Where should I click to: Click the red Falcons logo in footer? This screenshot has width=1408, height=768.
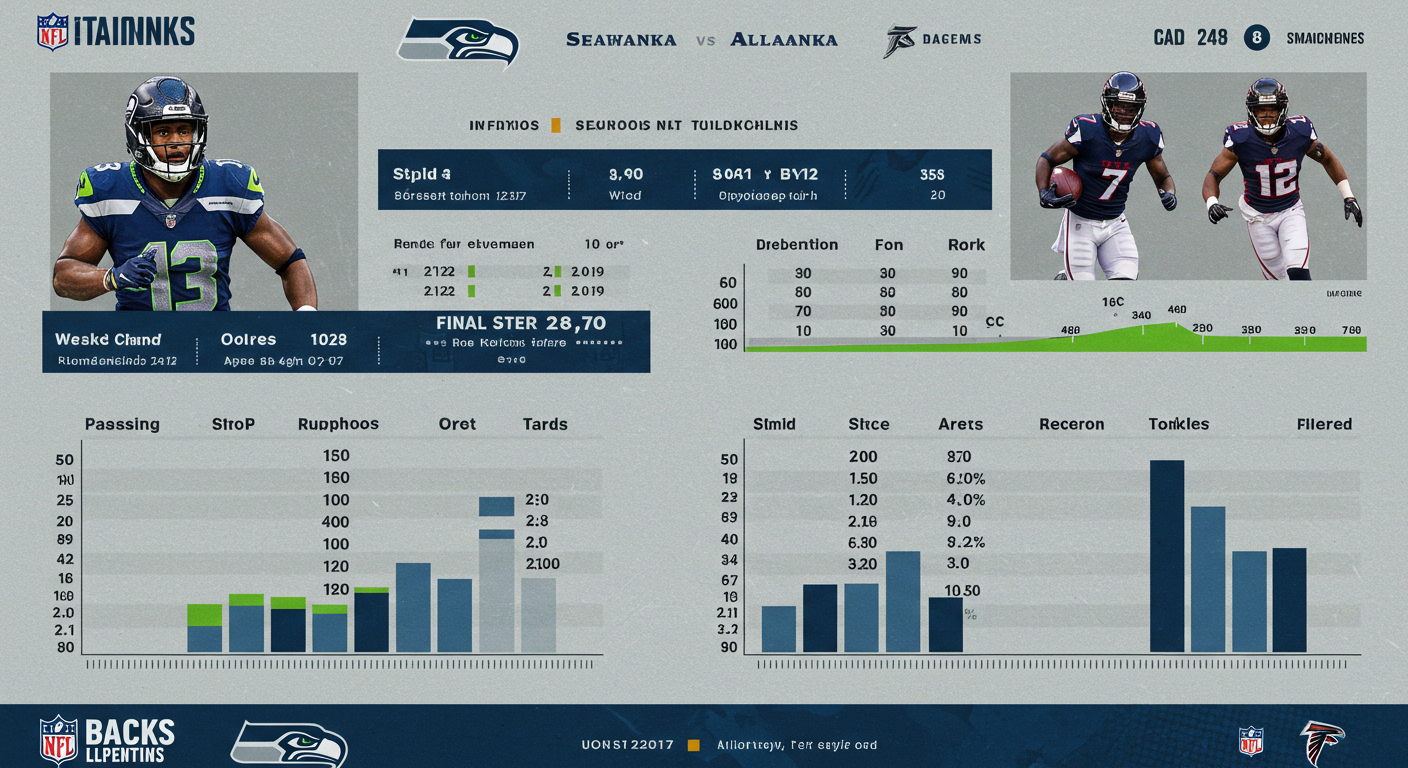[x=1321, y=742]
